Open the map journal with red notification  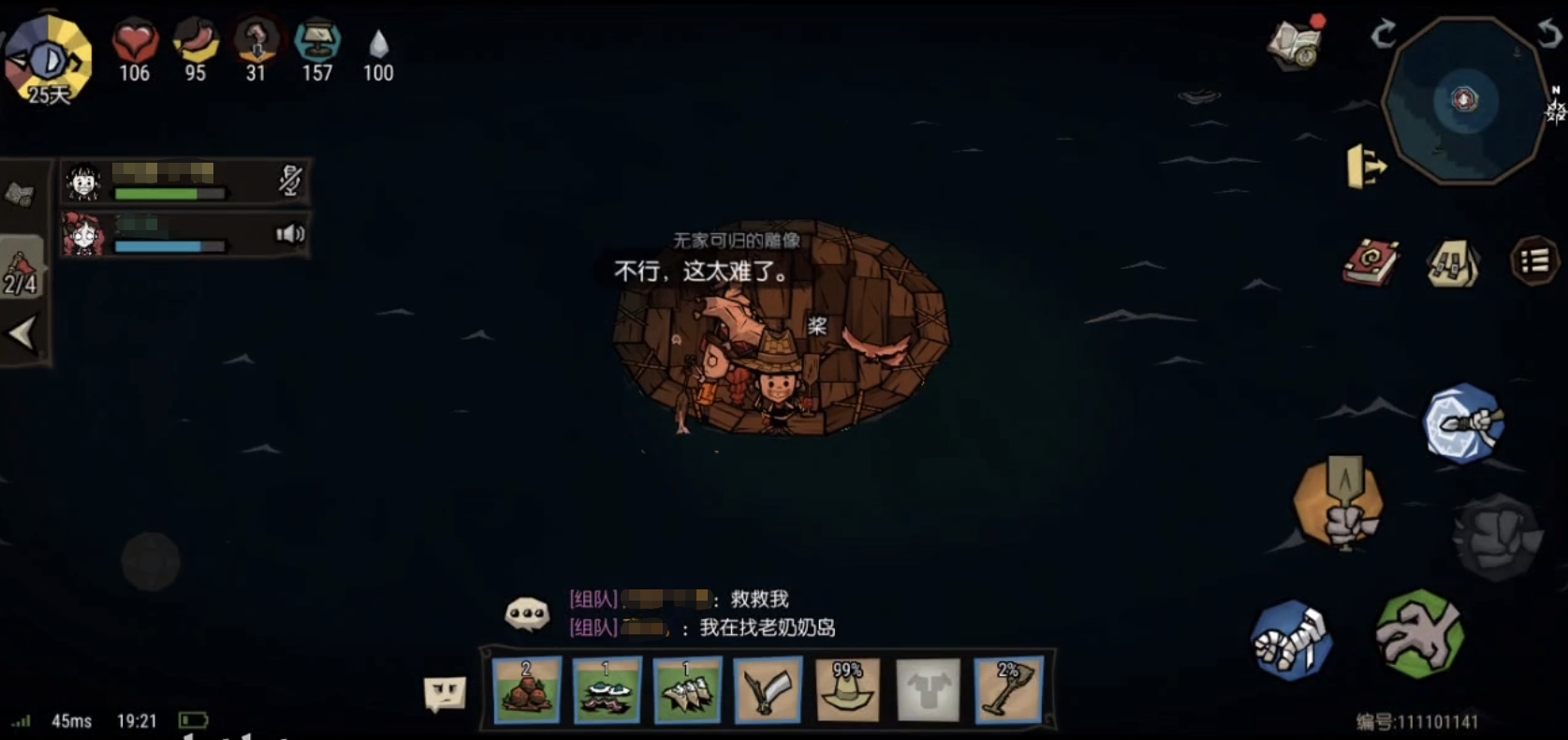1296,44
